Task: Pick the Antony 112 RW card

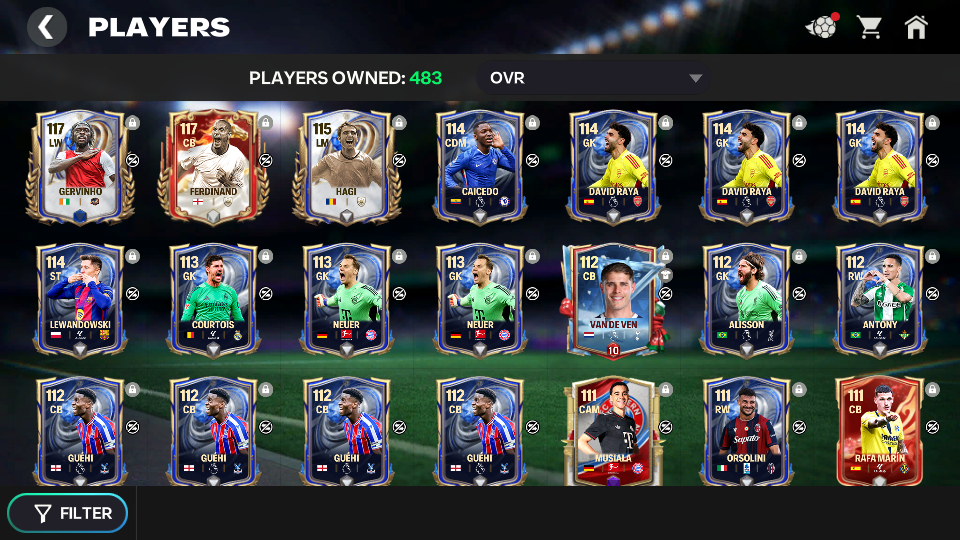Action: (x=879, y=300)
